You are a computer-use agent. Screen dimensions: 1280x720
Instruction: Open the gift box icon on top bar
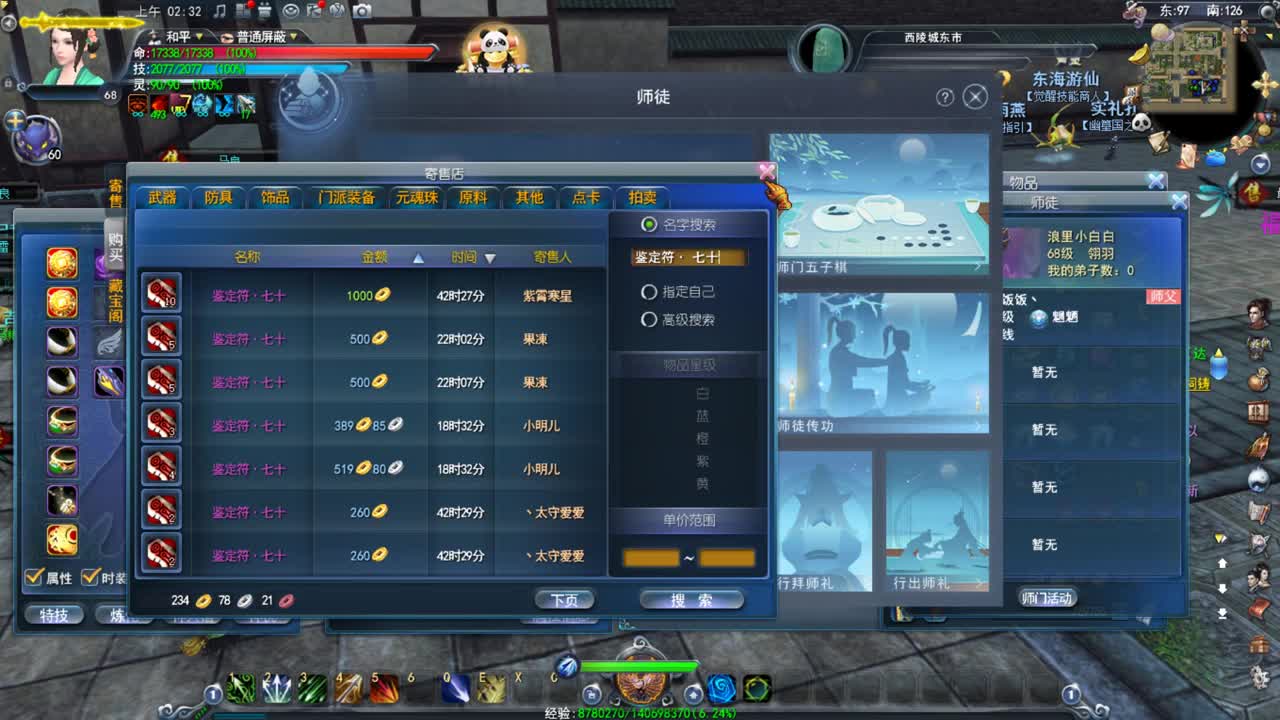click(266, 11)
